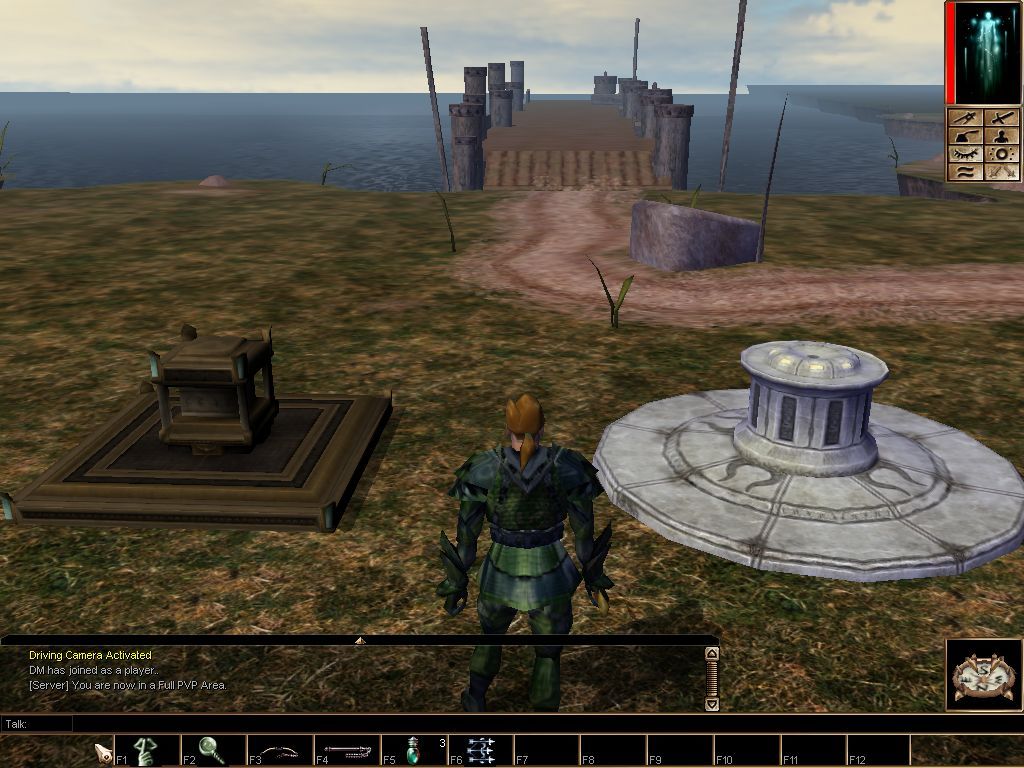Viewport: 1024px width, 768px height.
Task: Select the compass-divider icon in the portrait panel
Action: click(966, 118)
